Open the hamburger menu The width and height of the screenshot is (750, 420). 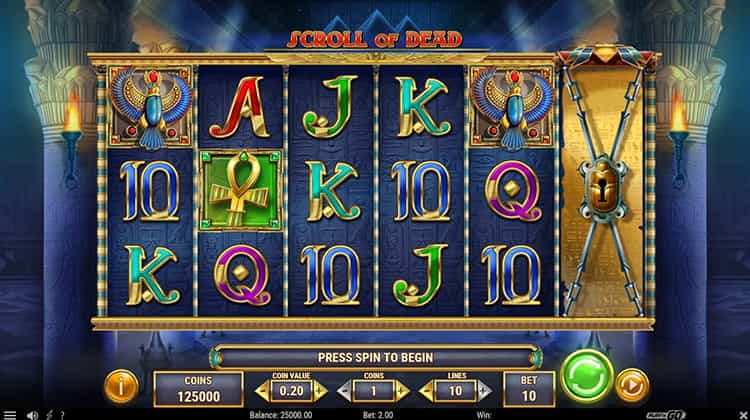(10, 414)
